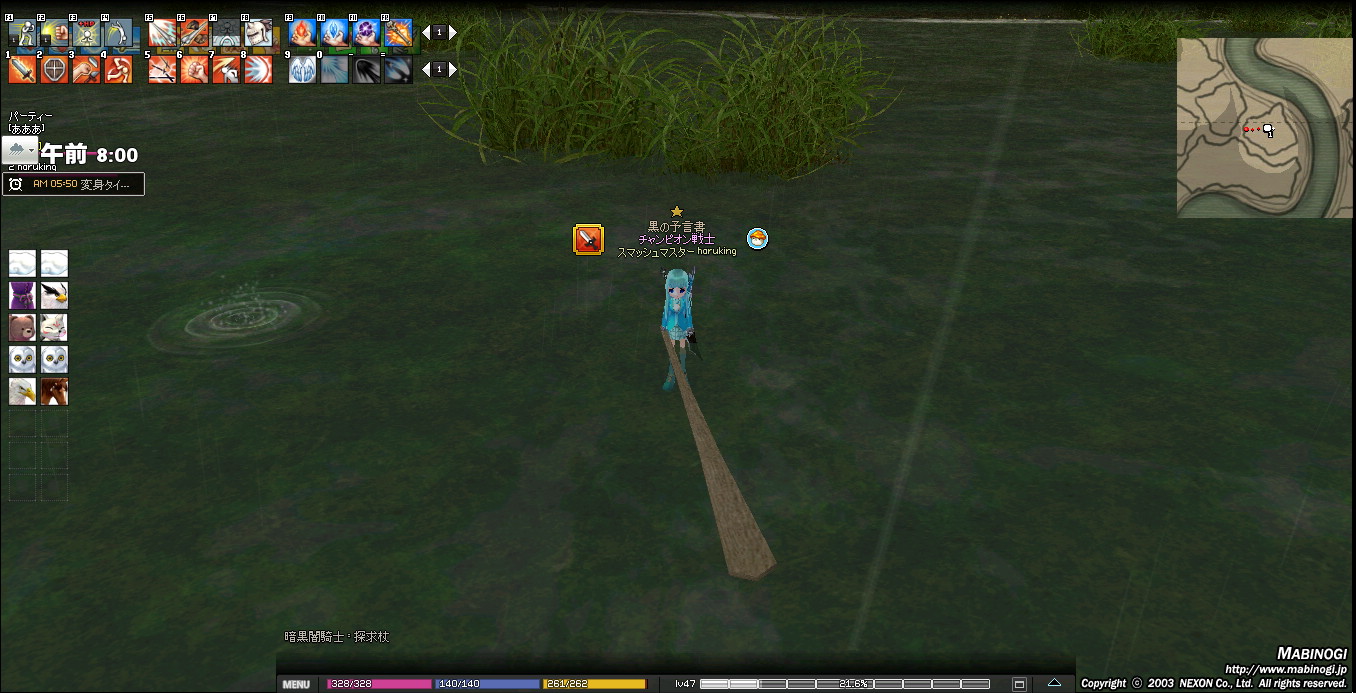This screenshot has height=693, width=1356.
Task: Cast the firebolt hand skill icon
Action: coord(302,33)
